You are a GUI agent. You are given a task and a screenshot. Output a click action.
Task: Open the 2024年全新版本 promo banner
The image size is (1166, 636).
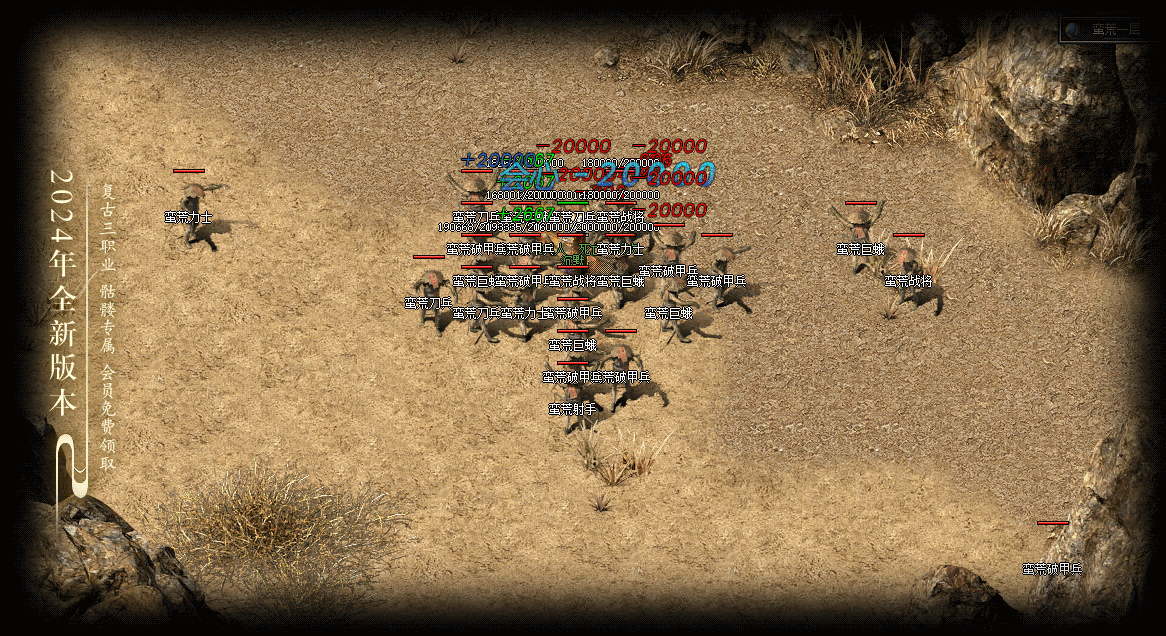[x=64, y=292]
